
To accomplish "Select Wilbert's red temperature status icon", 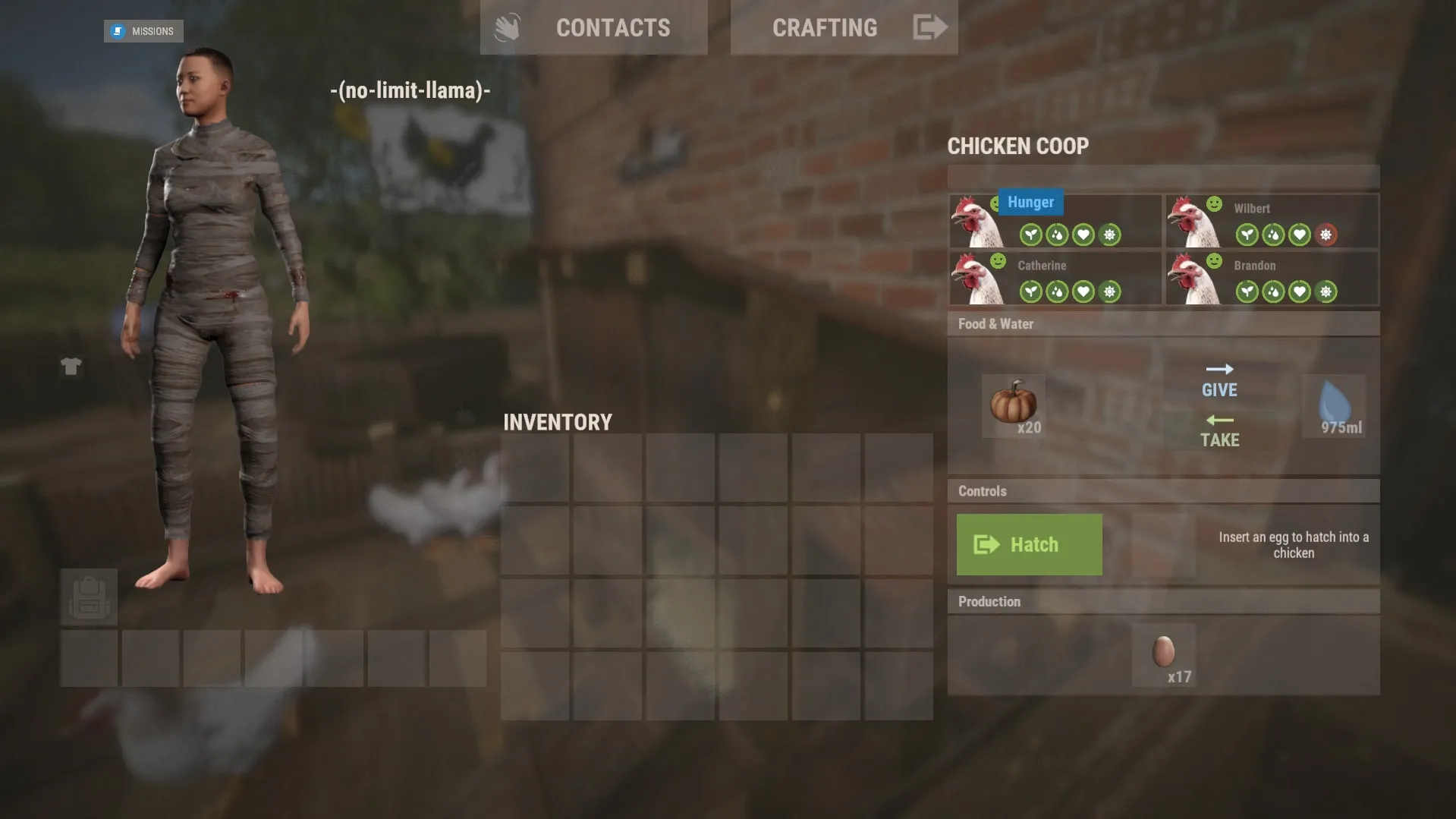I will click(x=1327, y=235).
